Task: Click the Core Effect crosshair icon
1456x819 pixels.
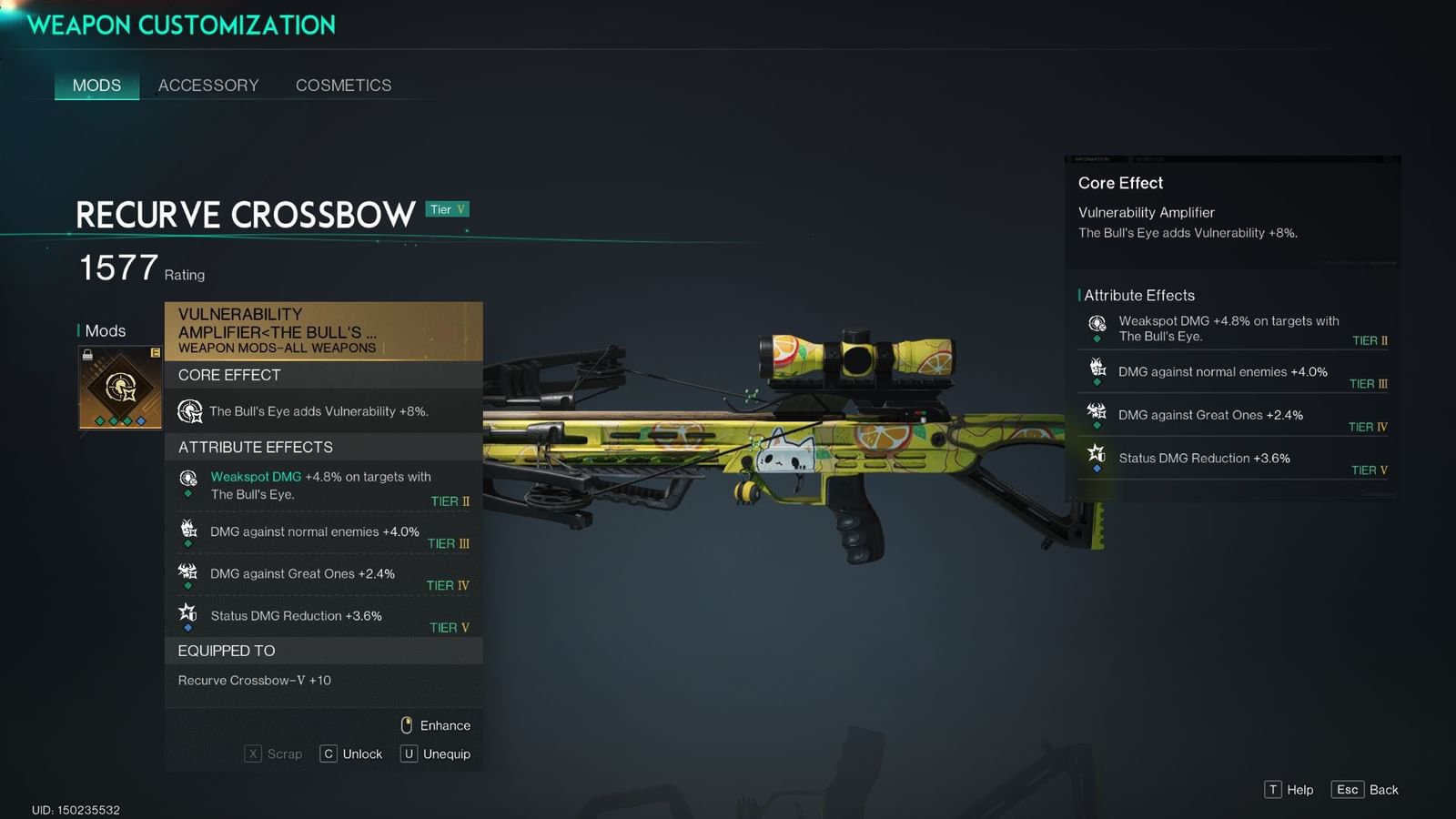Action: 188,411
